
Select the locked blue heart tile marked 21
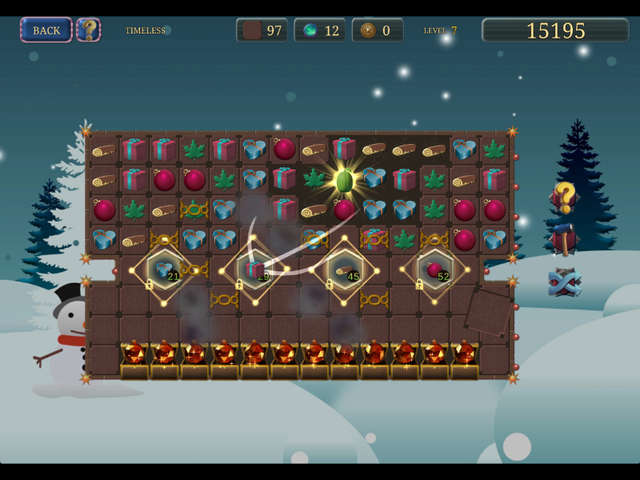coord(164,269)
